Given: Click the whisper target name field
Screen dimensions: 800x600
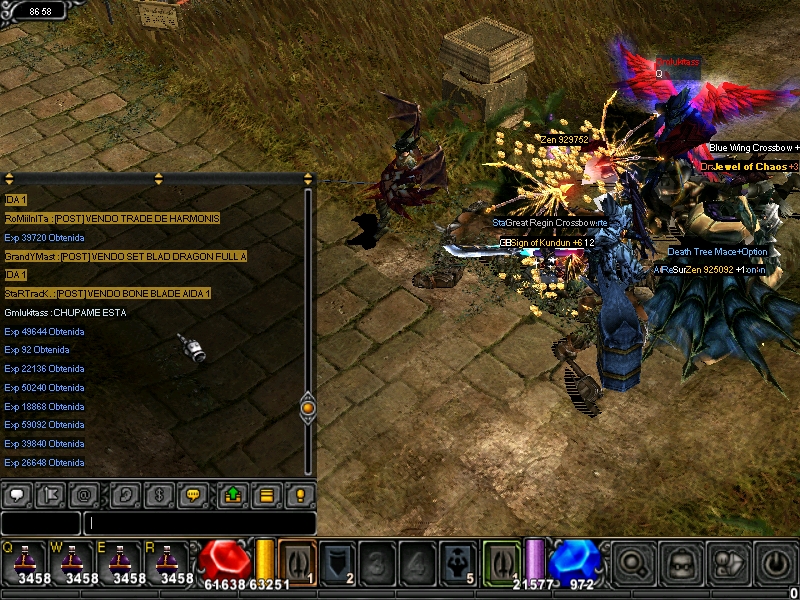Looking at the screenshot, I should tap(40, 523).
